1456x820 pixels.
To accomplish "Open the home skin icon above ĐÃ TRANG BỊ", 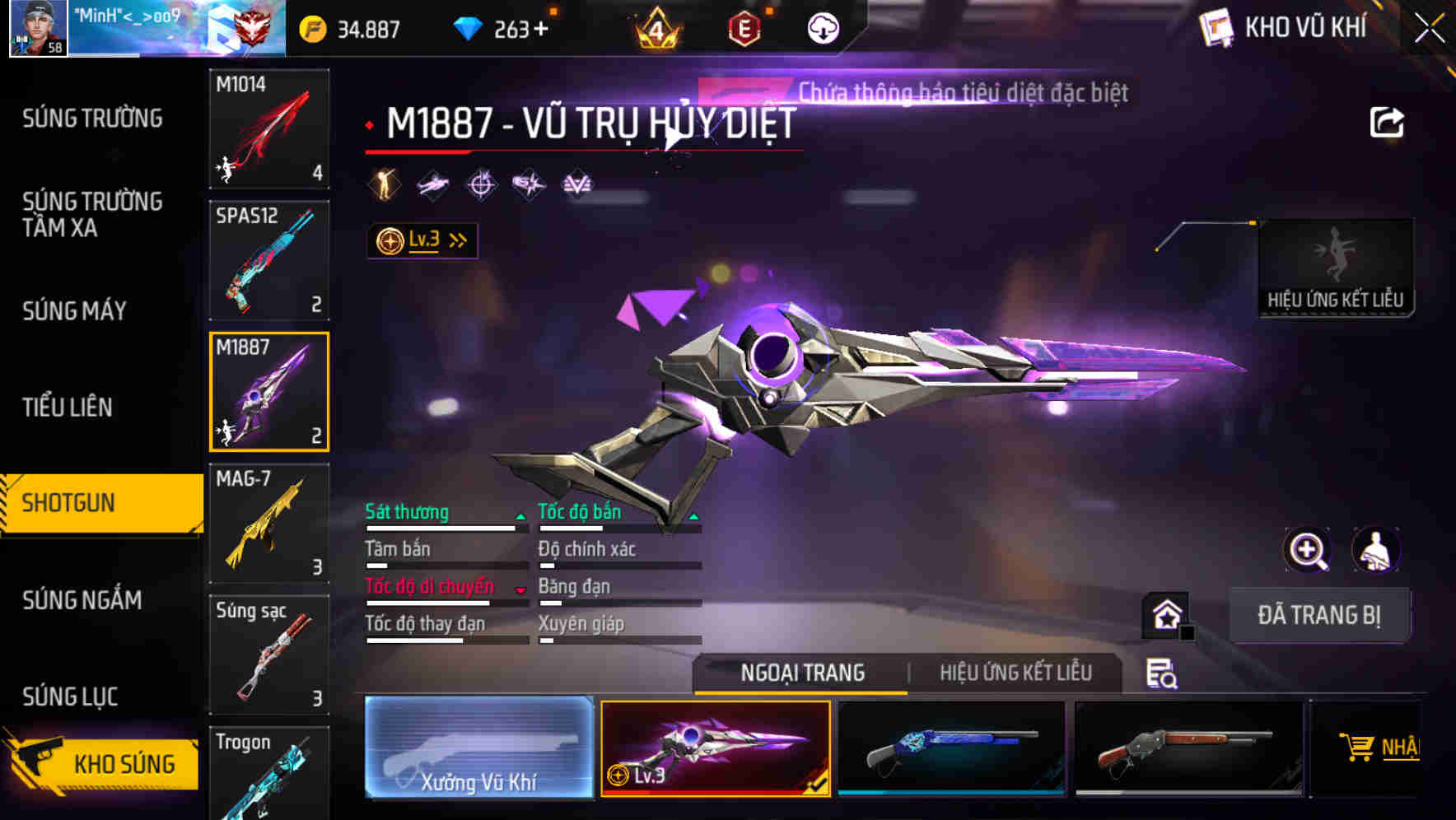I will (x=1164, y=613).
